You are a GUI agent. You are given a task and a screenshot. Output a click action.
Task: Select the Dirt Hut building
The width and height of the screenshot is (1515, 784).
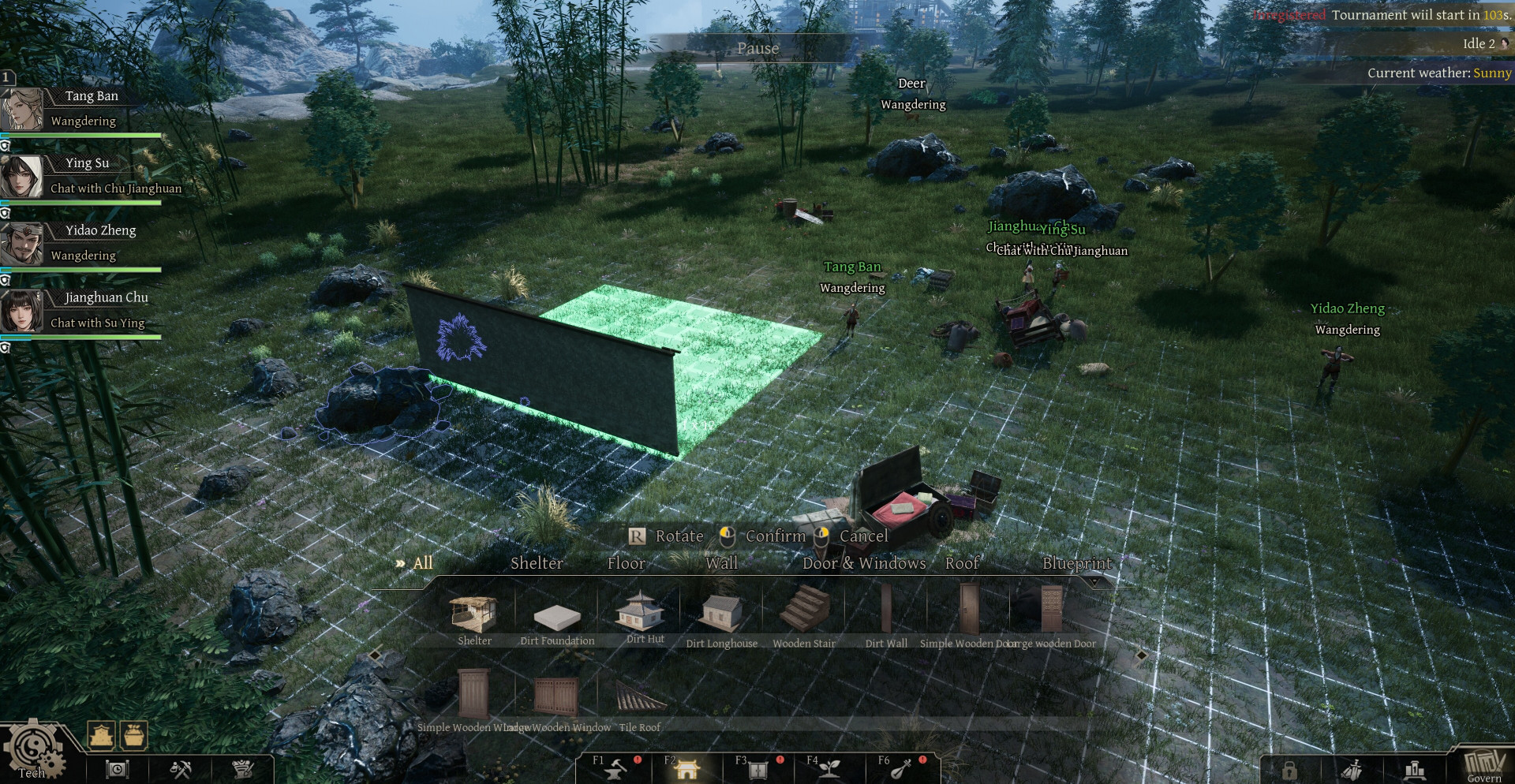point(645,614)
